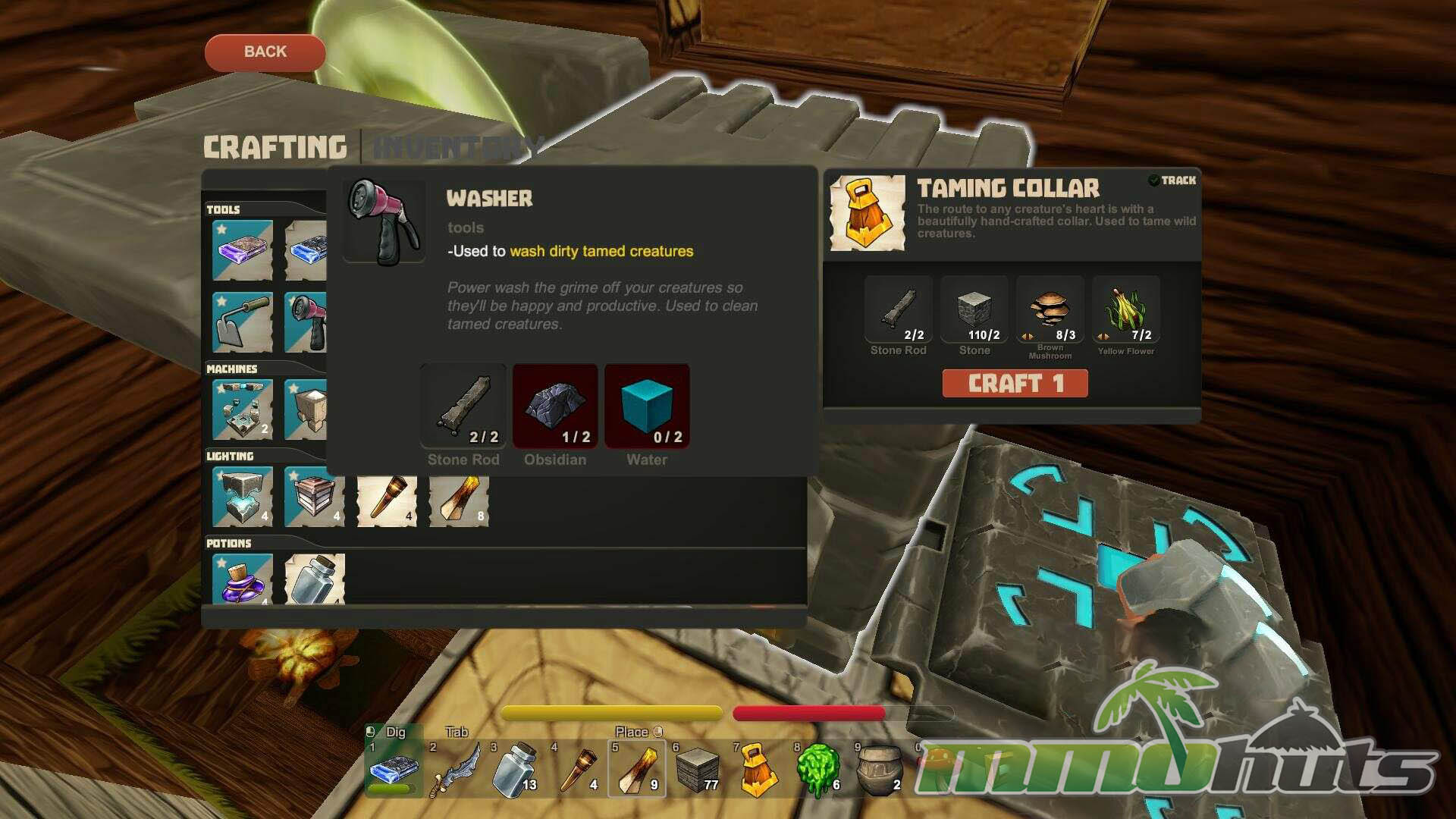Viewport: 1456px width, 819px height.
Task: Go back with the red BACK button
Action: pos(265,52)
